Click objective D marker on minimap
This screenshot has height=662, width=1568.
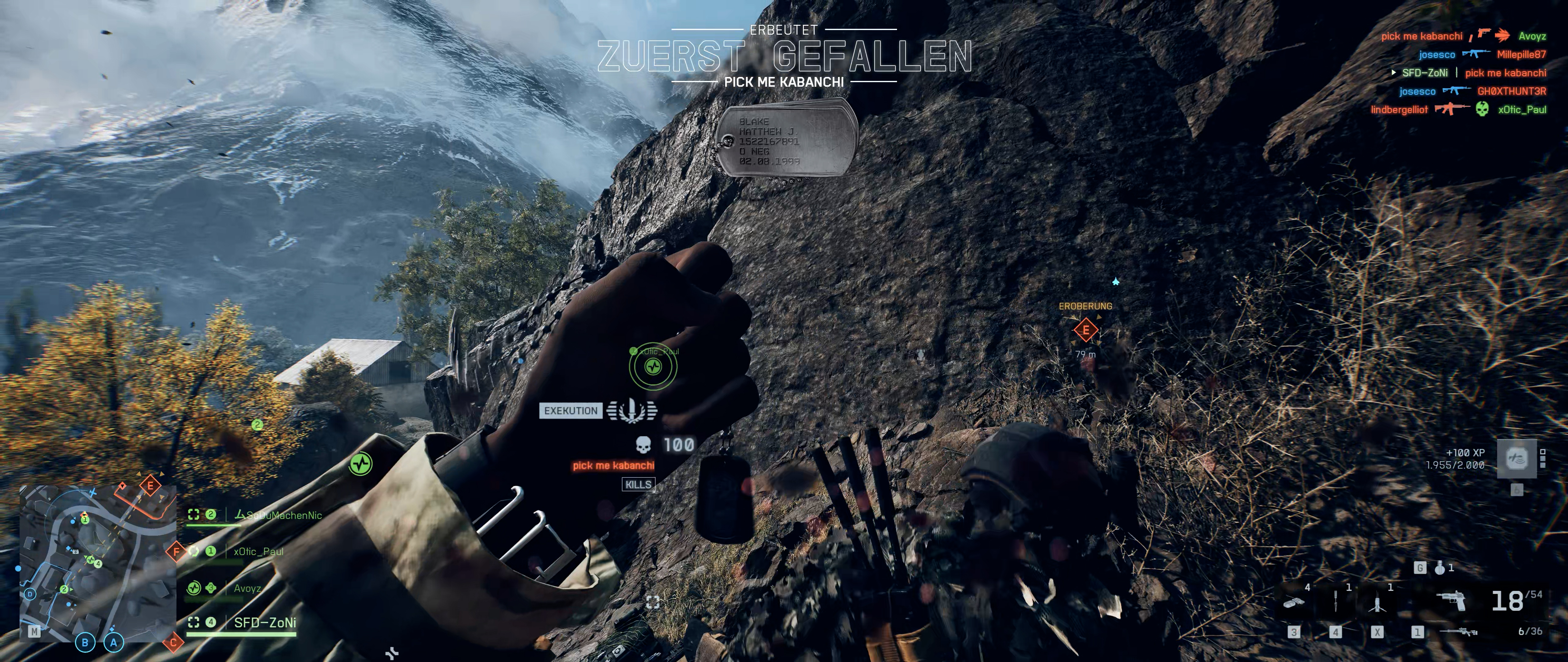click(x=30, y=594)
